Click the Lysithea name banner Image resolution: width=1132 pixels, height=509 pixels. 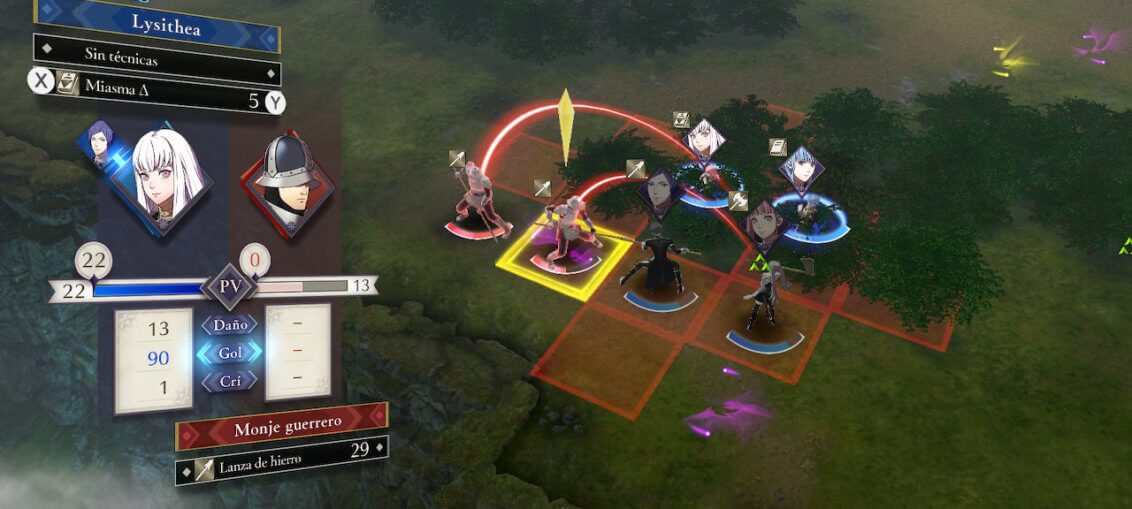click(158, 27)
